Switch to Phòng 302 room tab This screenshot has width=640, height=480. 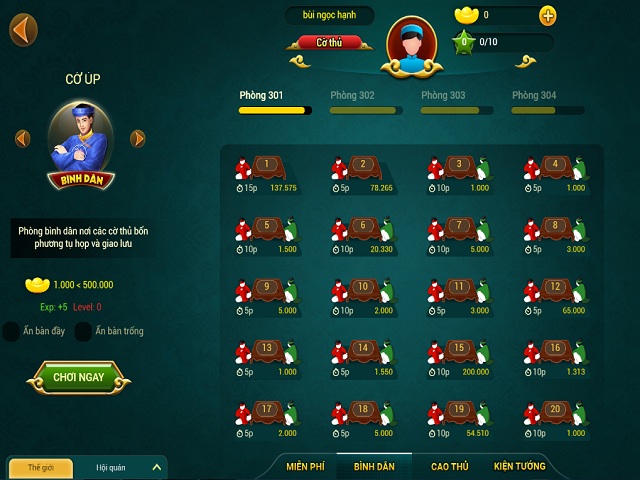coord(352,96)
